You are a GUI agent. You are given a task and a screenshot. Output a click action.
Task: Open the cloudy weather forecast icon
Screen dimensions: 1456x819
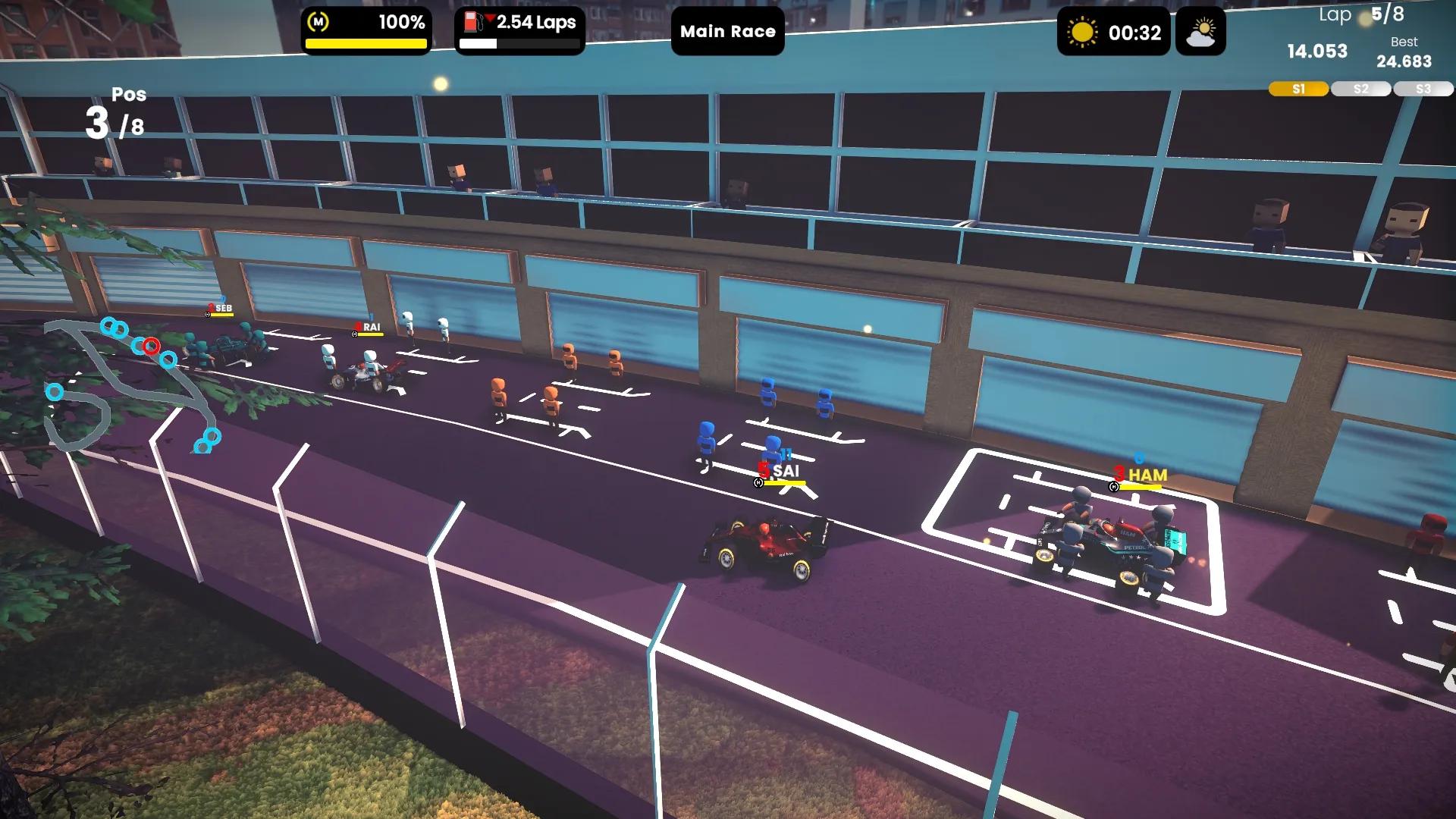tap(1200, 33)
